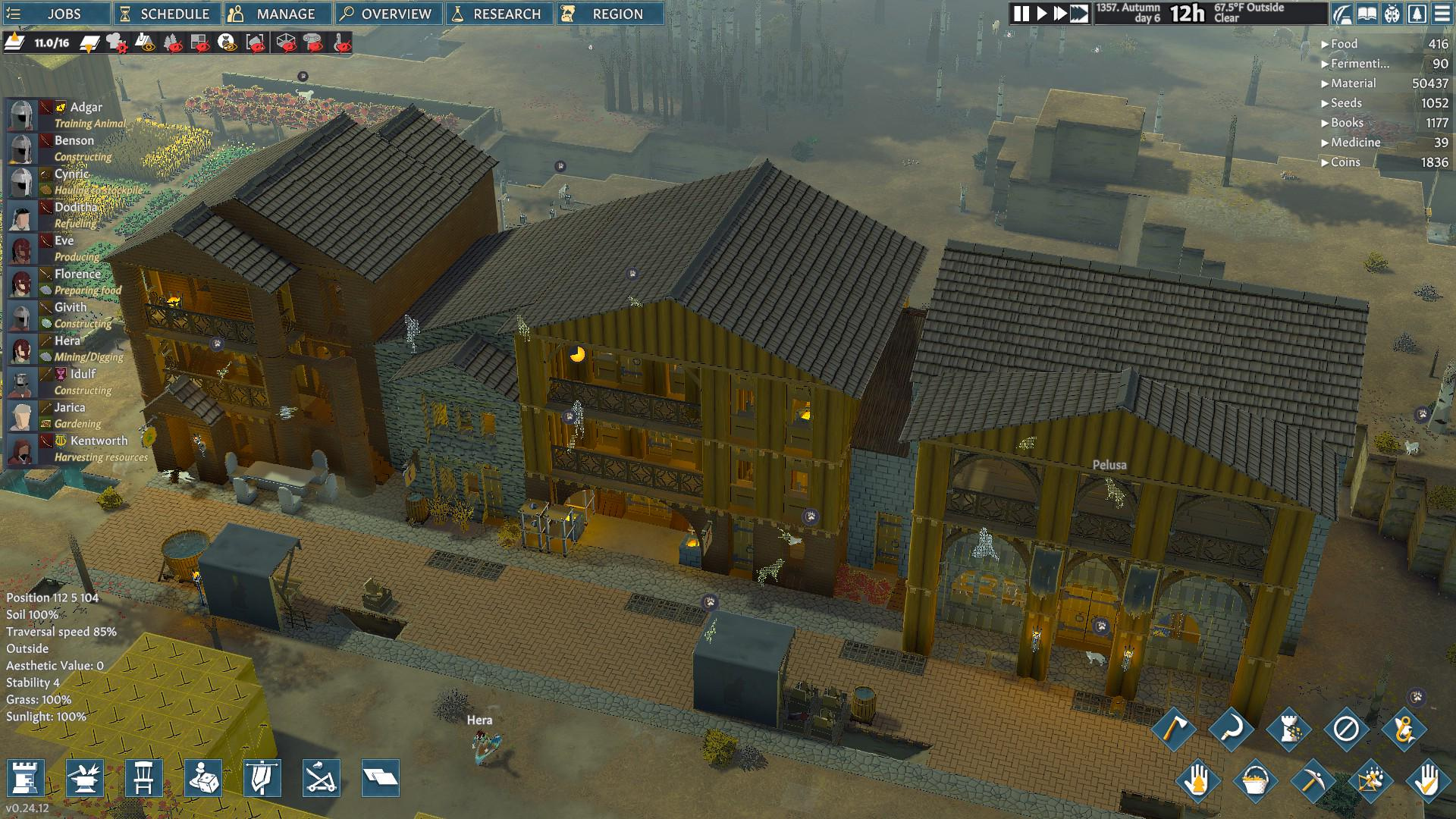Open the catapult defense build category
The width and height of the screenshot is (1456, 819).
pyautogui.click(x=321, y=778)
